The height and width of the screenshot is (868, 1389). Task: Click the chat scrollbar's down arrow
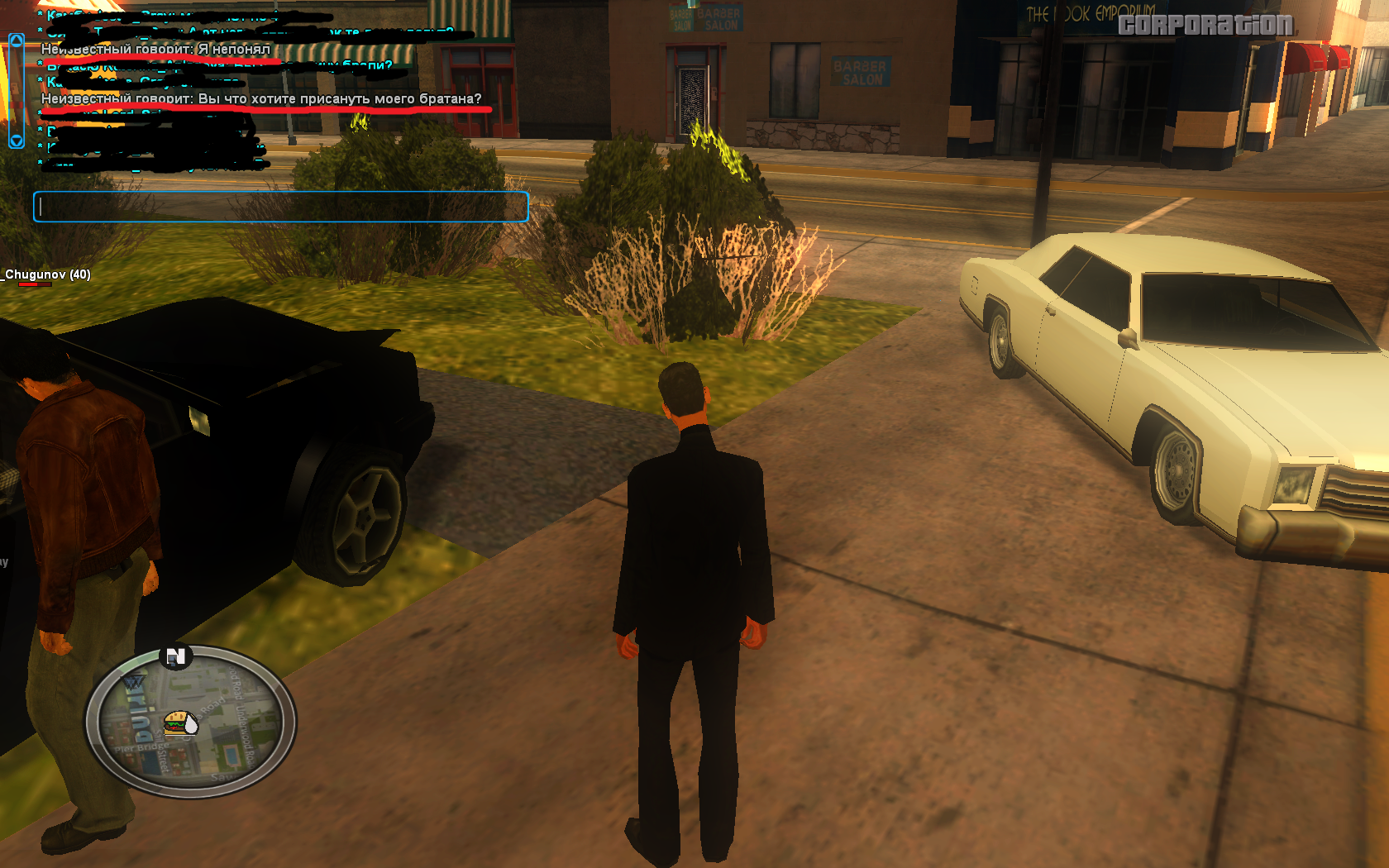pos(17,141)
